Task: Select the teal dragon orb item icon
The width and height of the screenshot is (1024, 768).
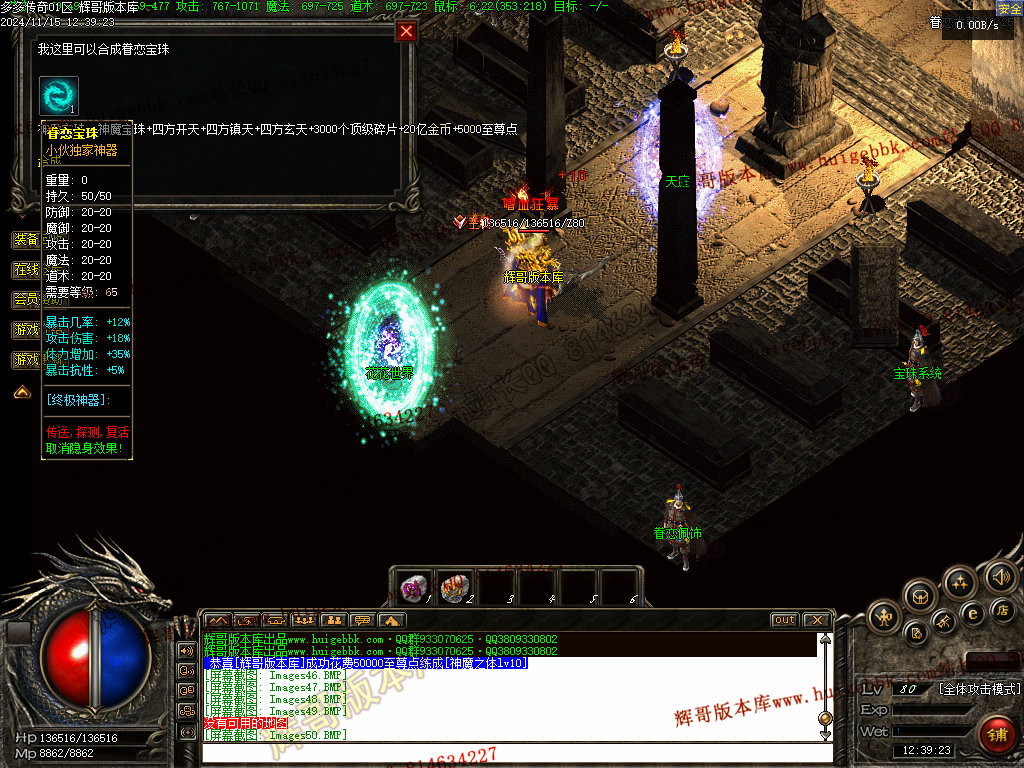Action: [58, 95]
